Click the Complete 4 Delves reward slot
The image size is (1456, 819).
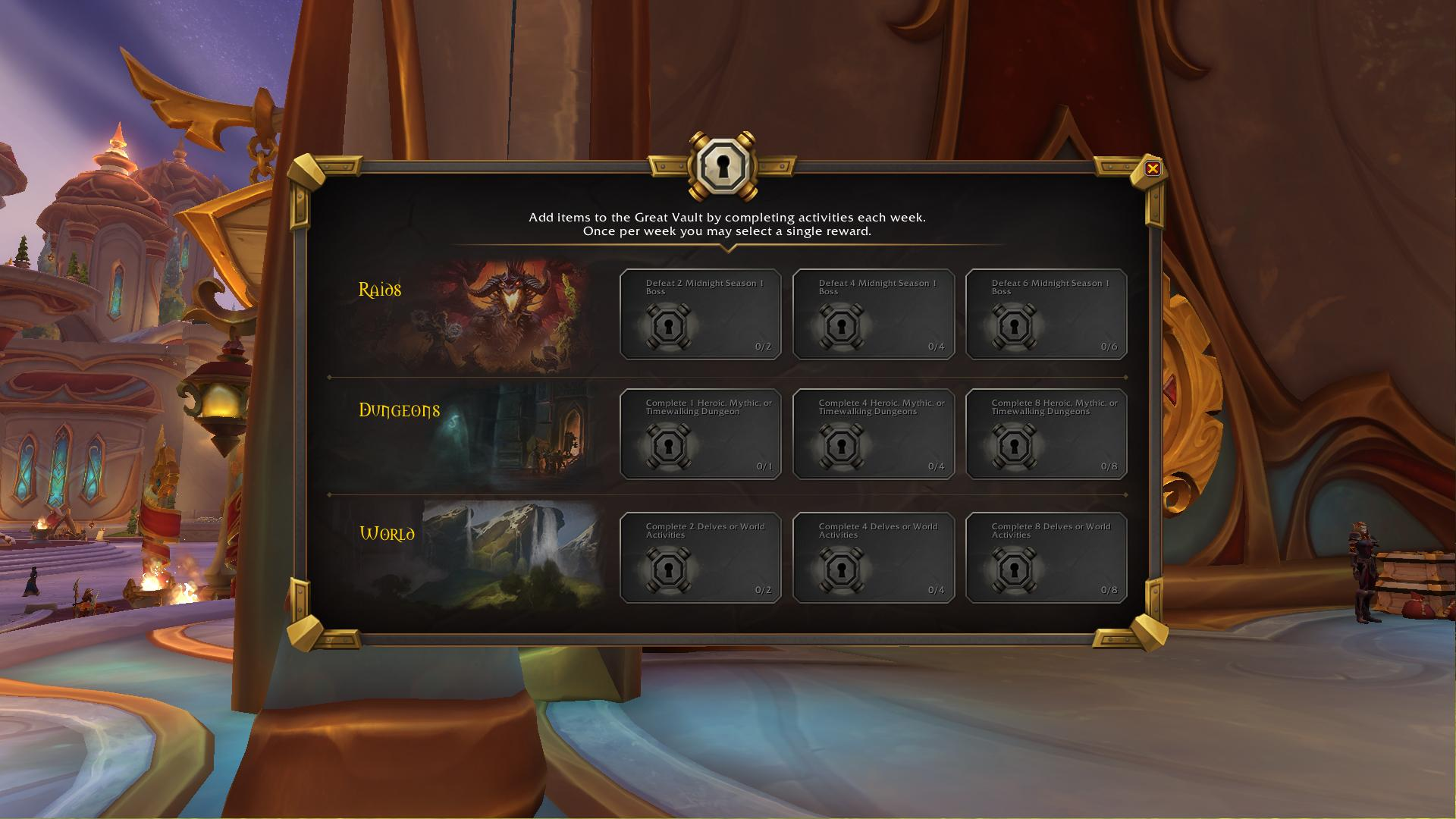[873, 557]
